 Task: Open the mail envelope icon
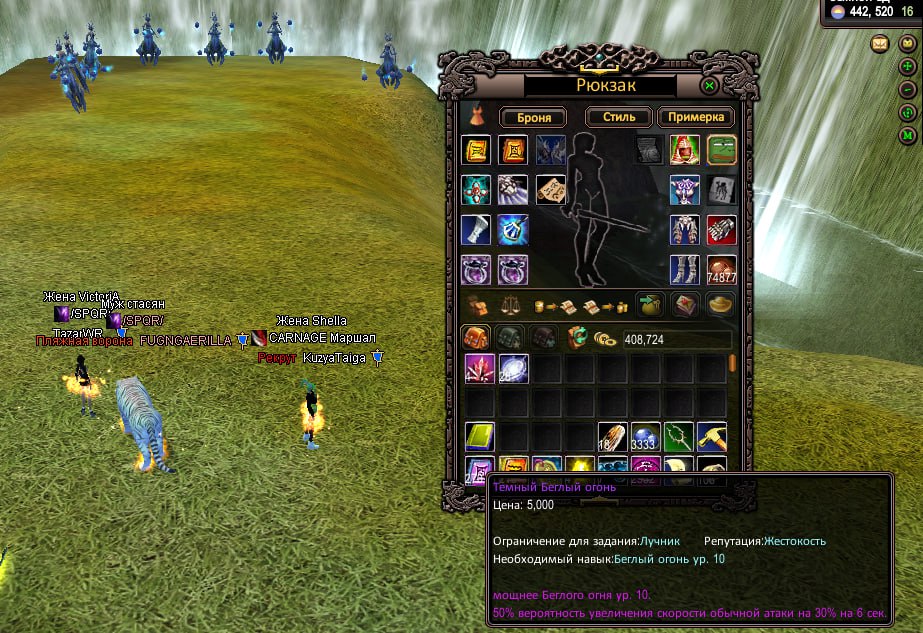coord(880,43)
